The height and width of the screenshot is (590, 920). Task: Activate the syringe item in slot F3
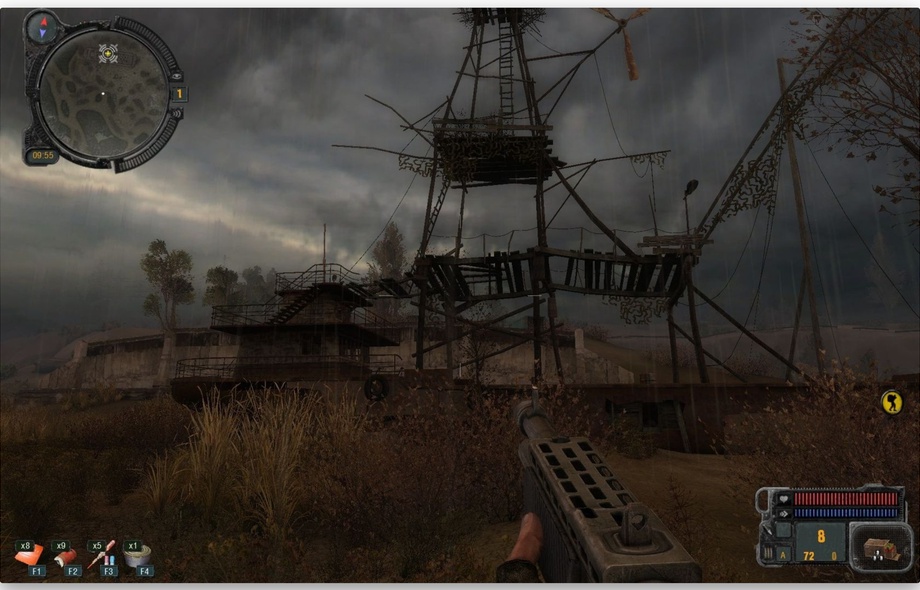[x=102, y=555]
